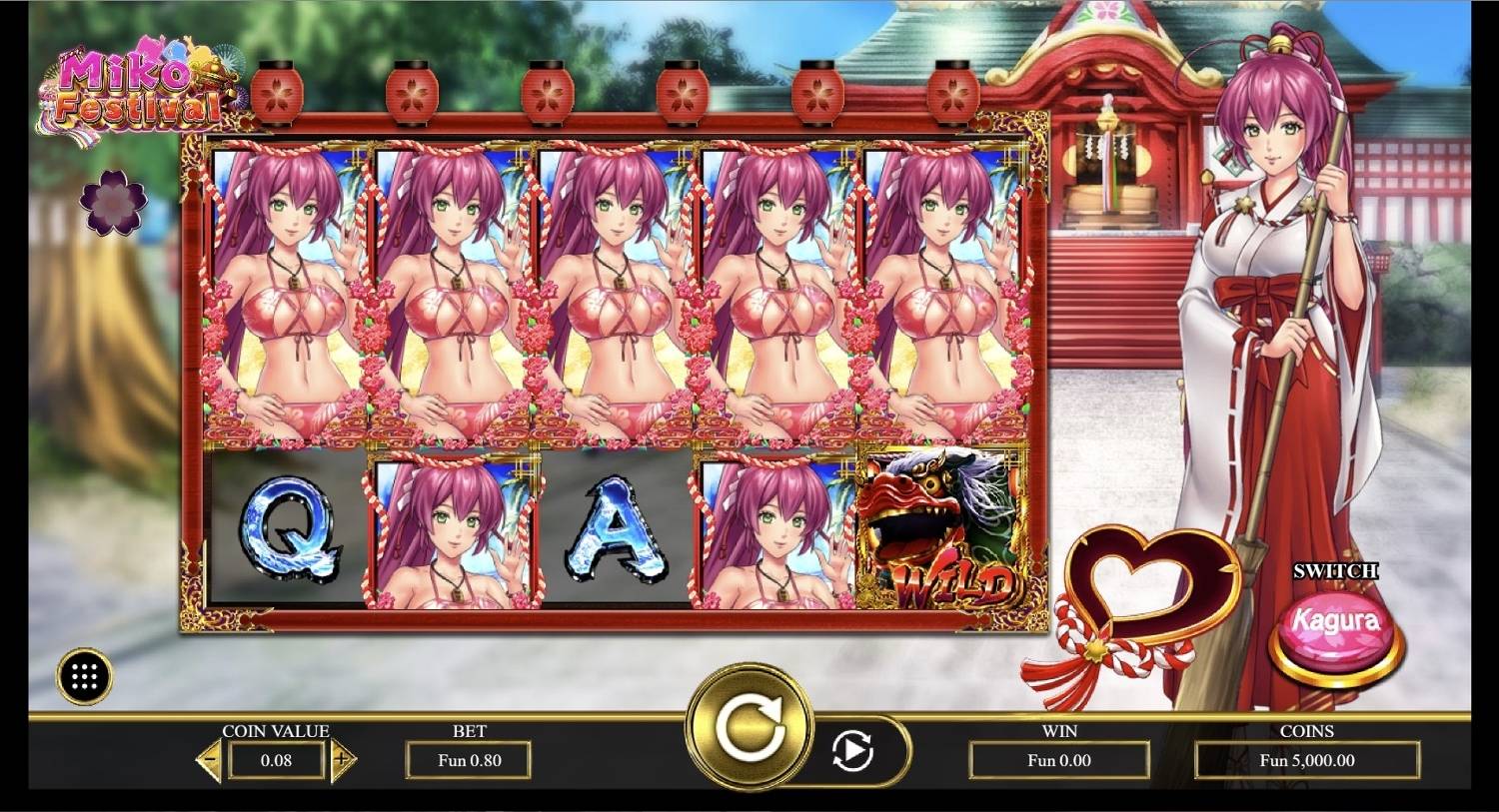Click the SWITCH label above the Kagura button
This screenshot has width=1499, height=812.
point(1336,570)
